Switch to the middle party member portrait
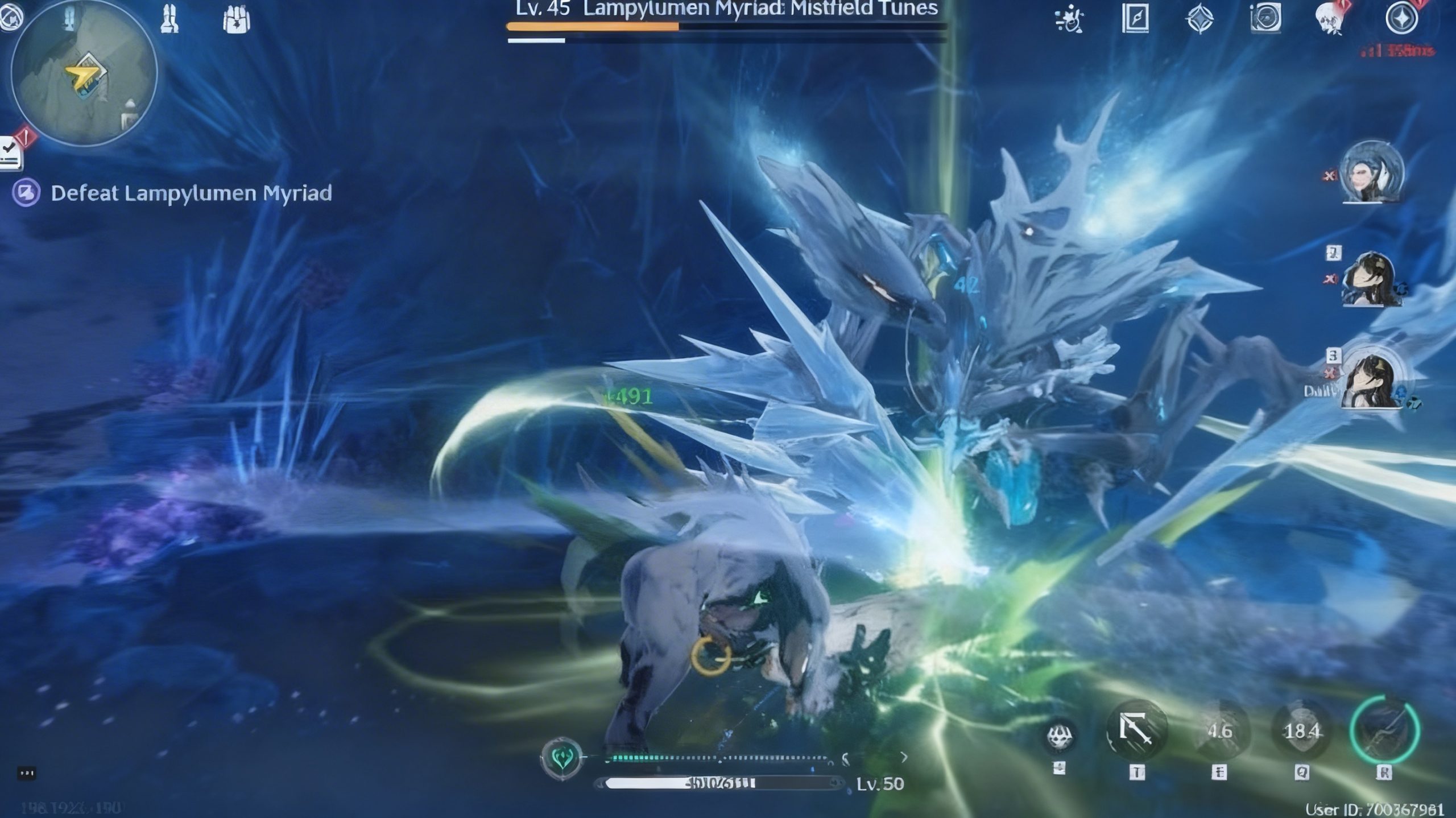The width and height of the screenshot is (1456, 818). click(1370, 280)
